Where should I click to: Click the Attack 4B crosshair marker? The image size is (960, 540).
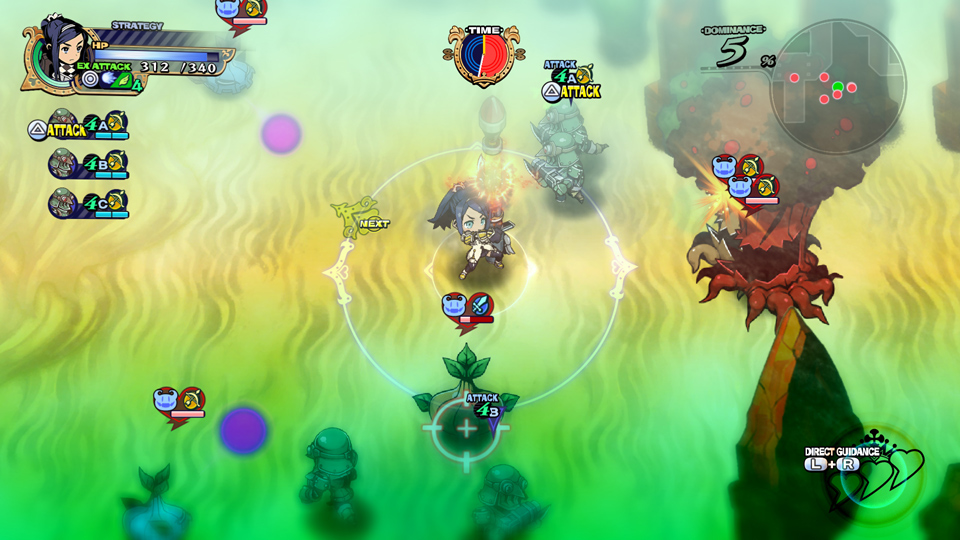tap(466, 428)
